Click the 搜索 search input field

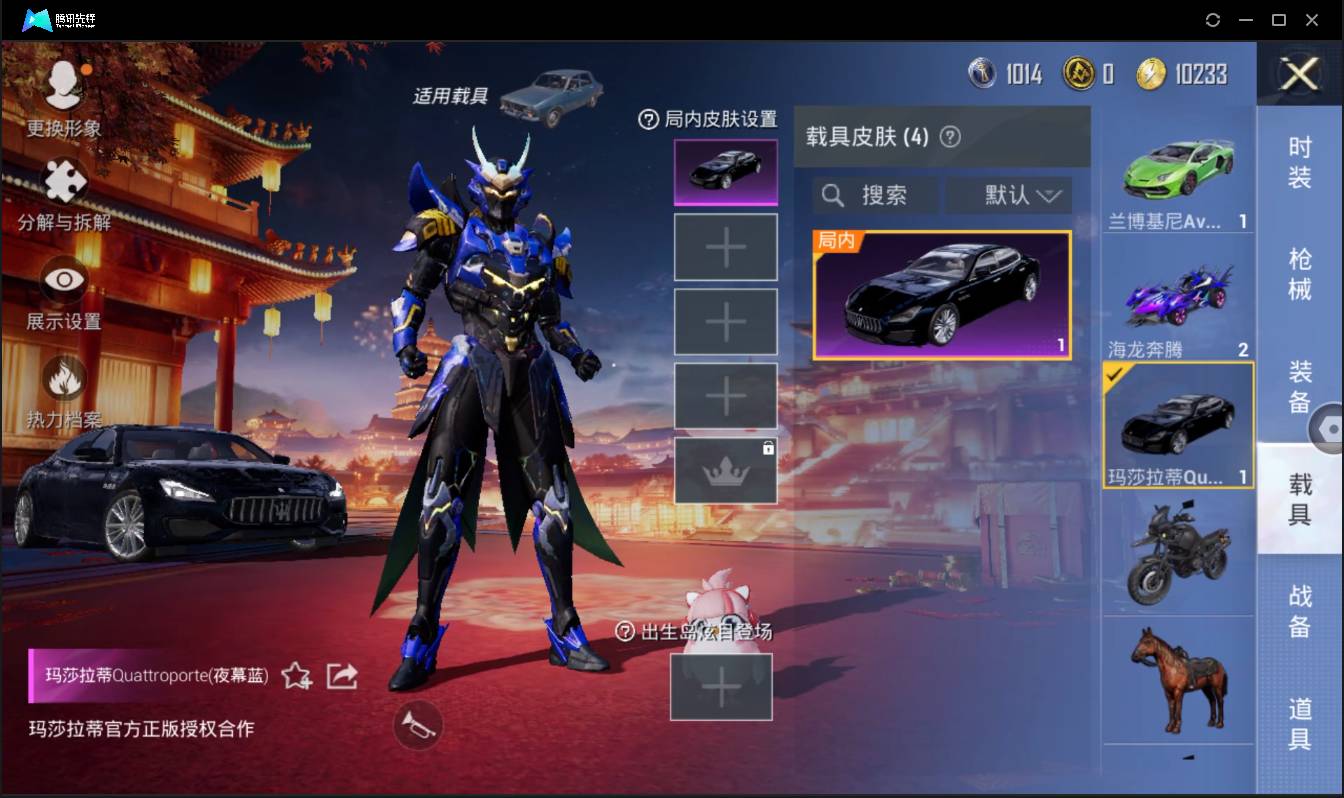click(x=880, y=195)
